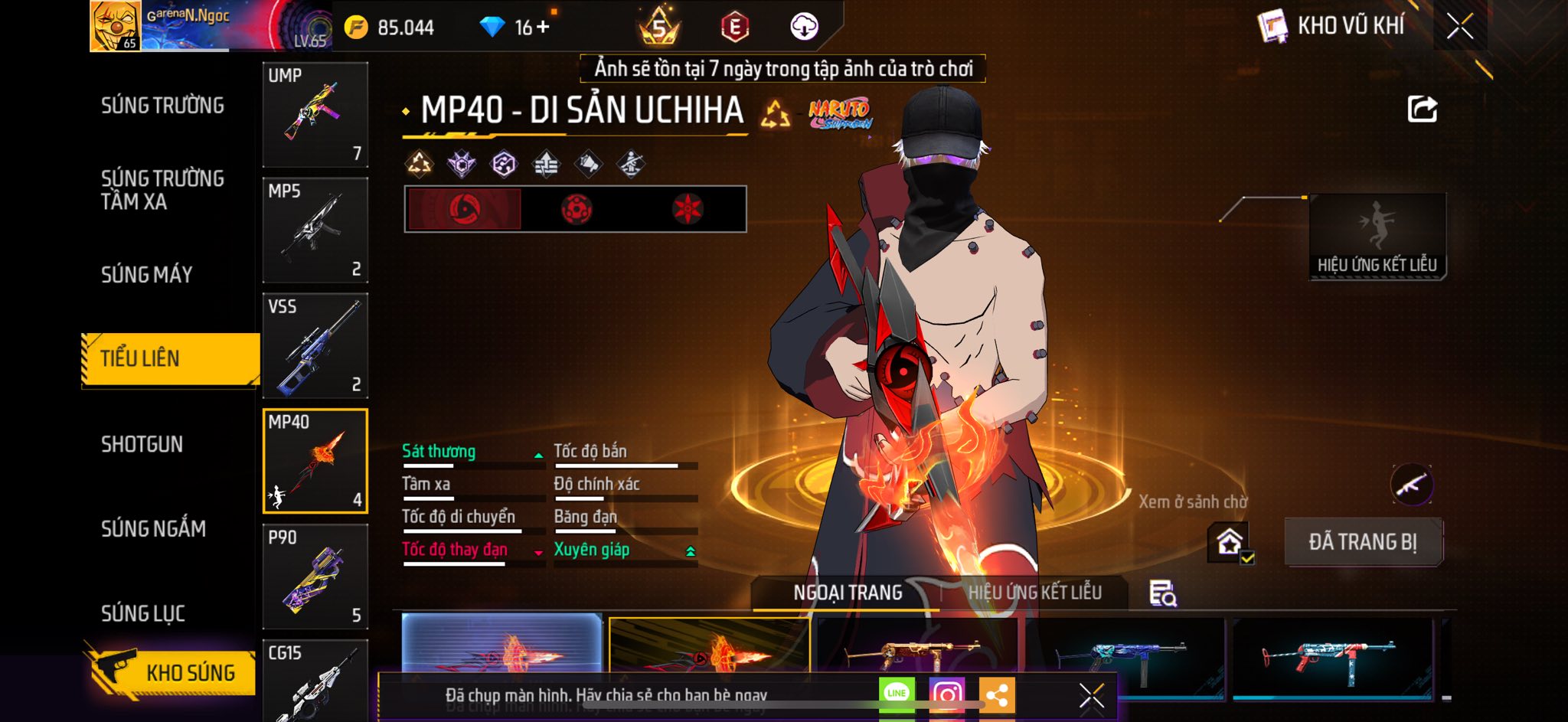Screen dimensions: 1568x722
Task: Click the share icon beside weapon title
Action: coord(1422,109)
